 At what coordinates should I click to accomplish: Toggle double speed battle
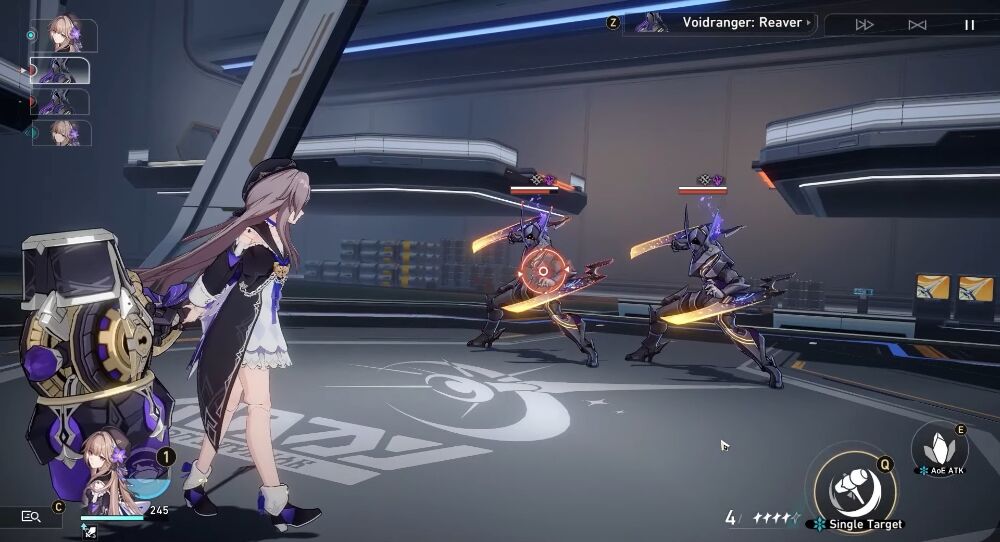865,25
